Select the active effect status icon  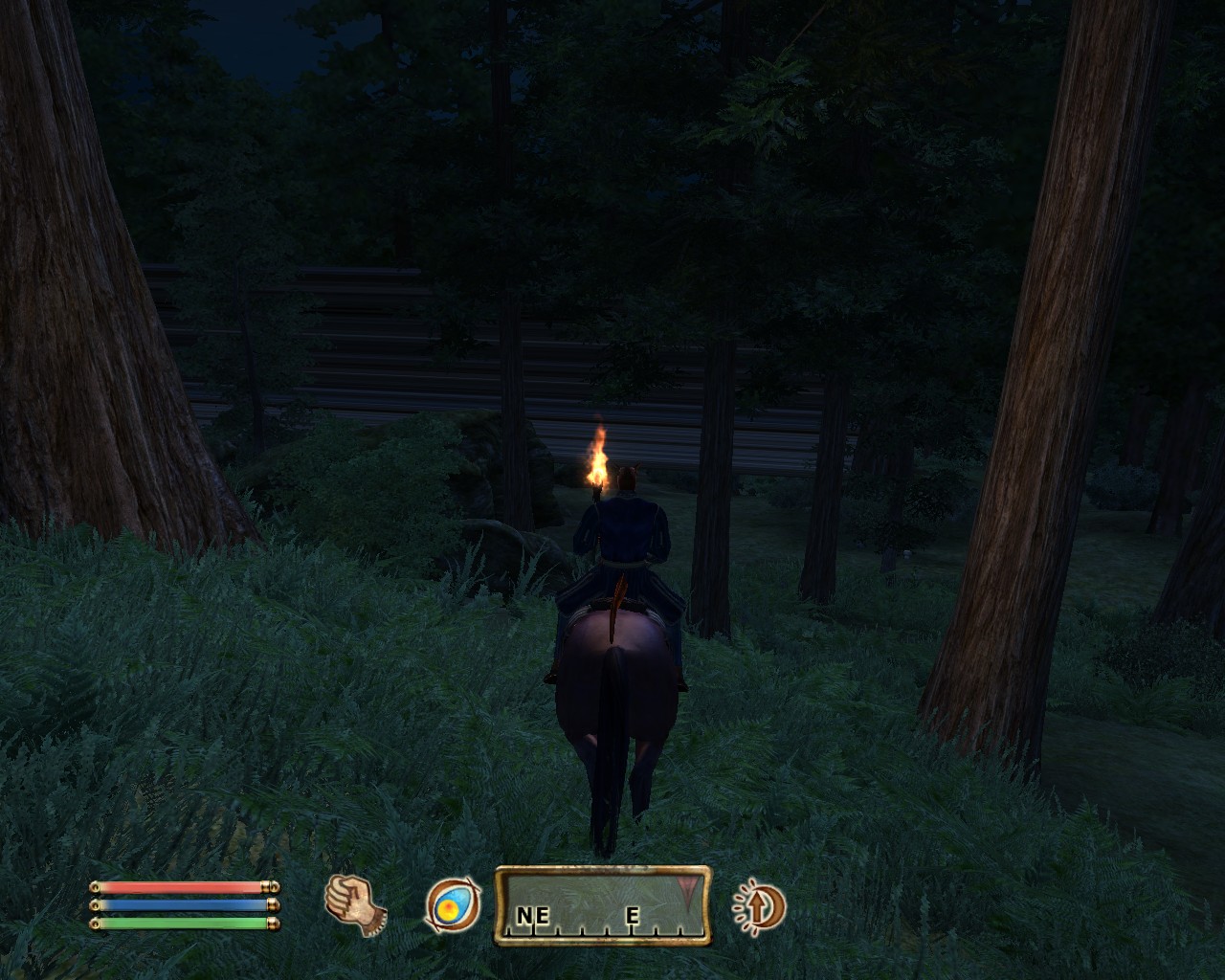(x=760, y=905)
